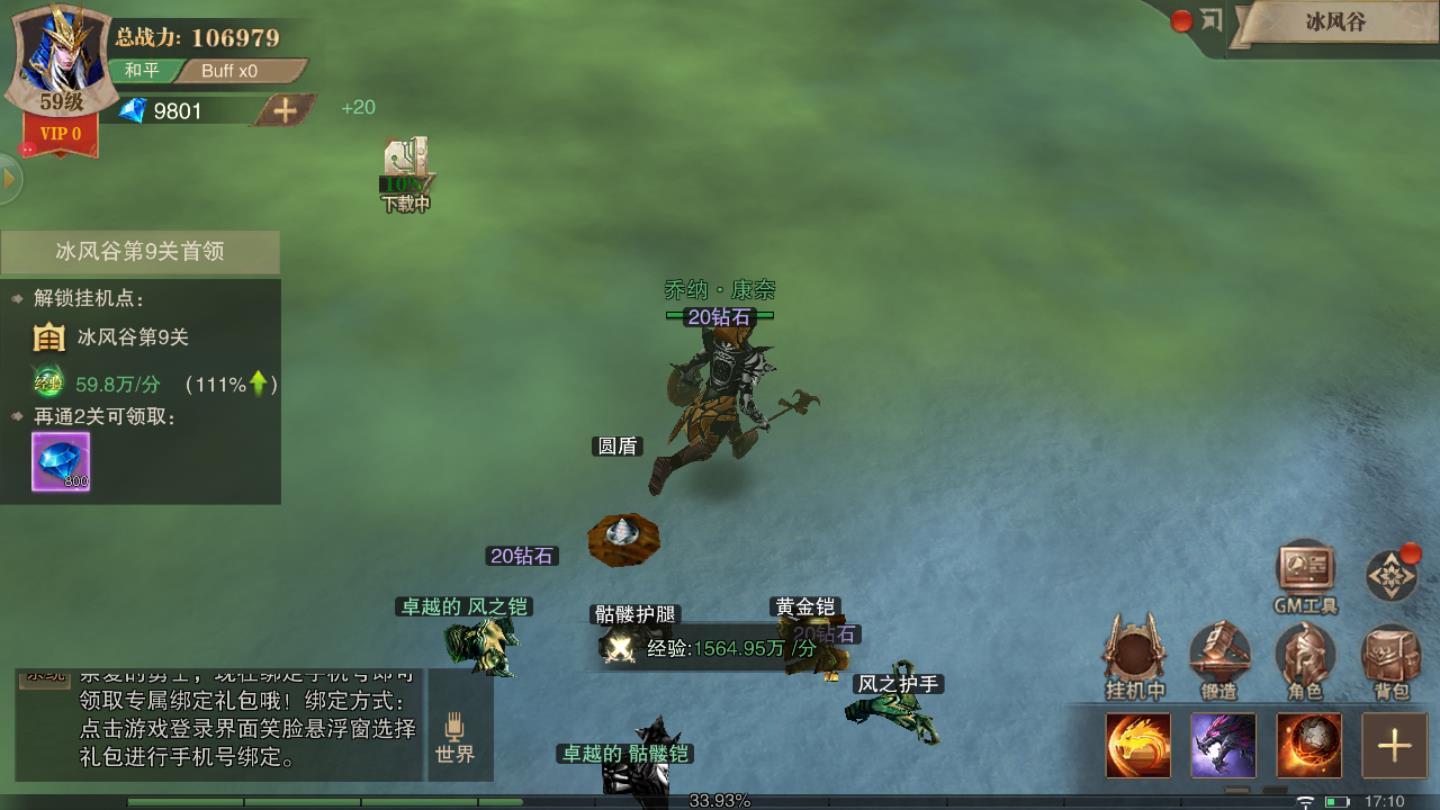Activate the flaming meteor skill
The width and height of the screenshot is (1440, 810).
tap(1309, 745)
